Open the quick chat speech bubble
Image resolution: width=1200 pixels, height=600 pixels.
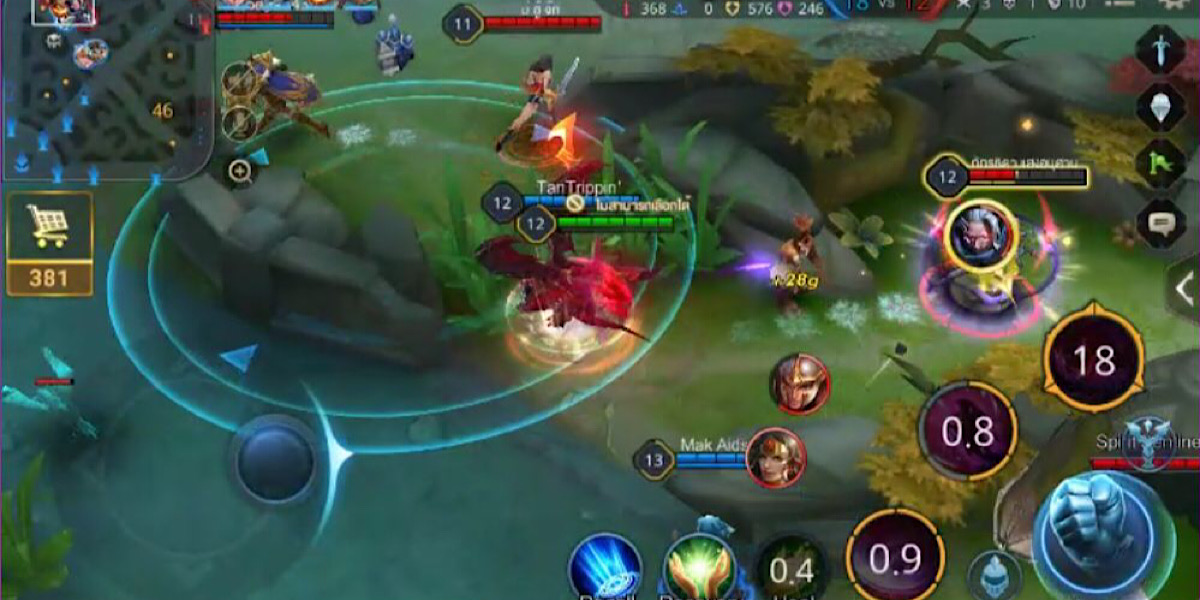pyautogui.click(x=1162, y=221)
